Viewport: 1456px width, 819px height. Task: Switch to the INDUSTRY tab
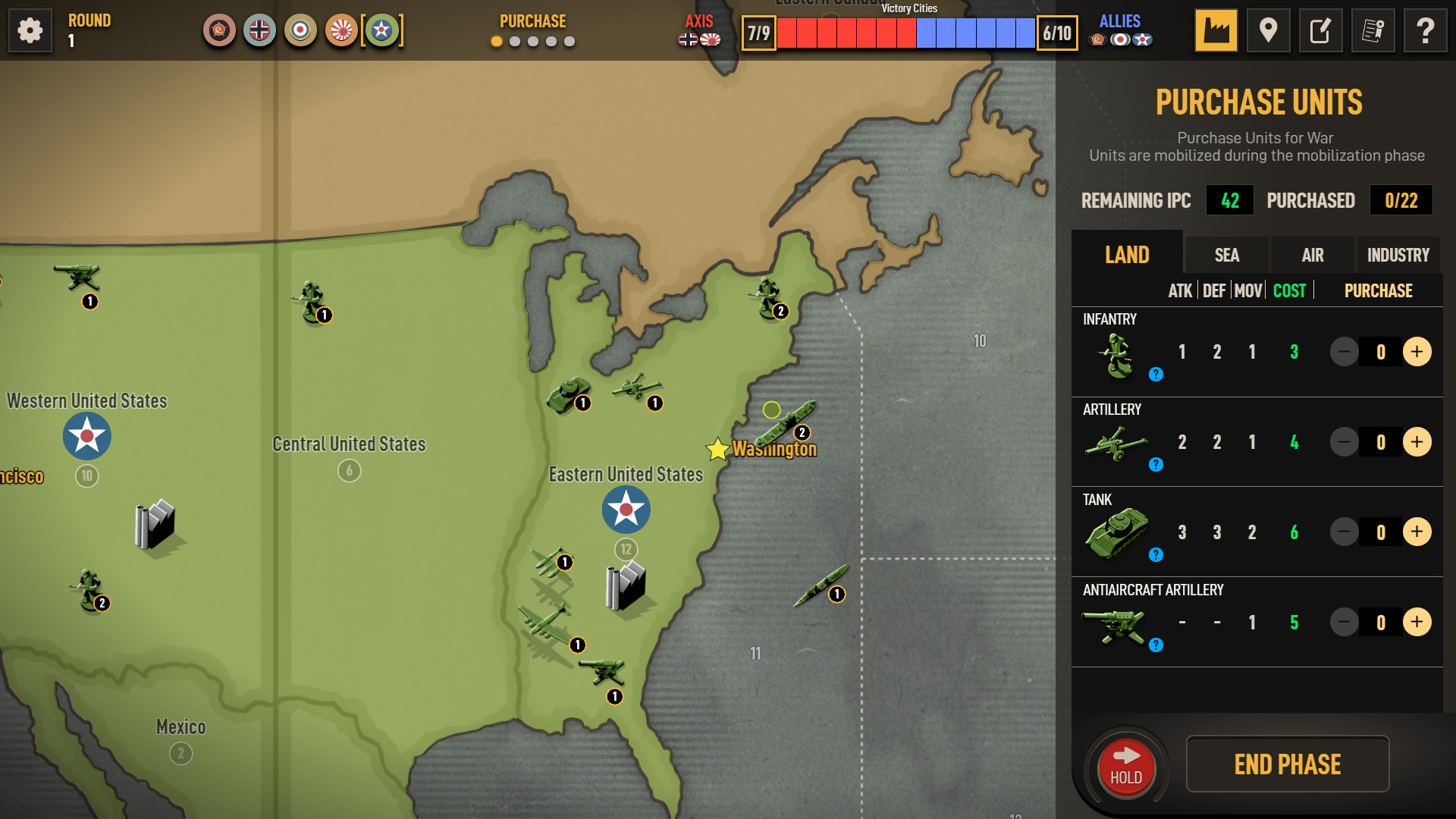tap(1398, 255)
